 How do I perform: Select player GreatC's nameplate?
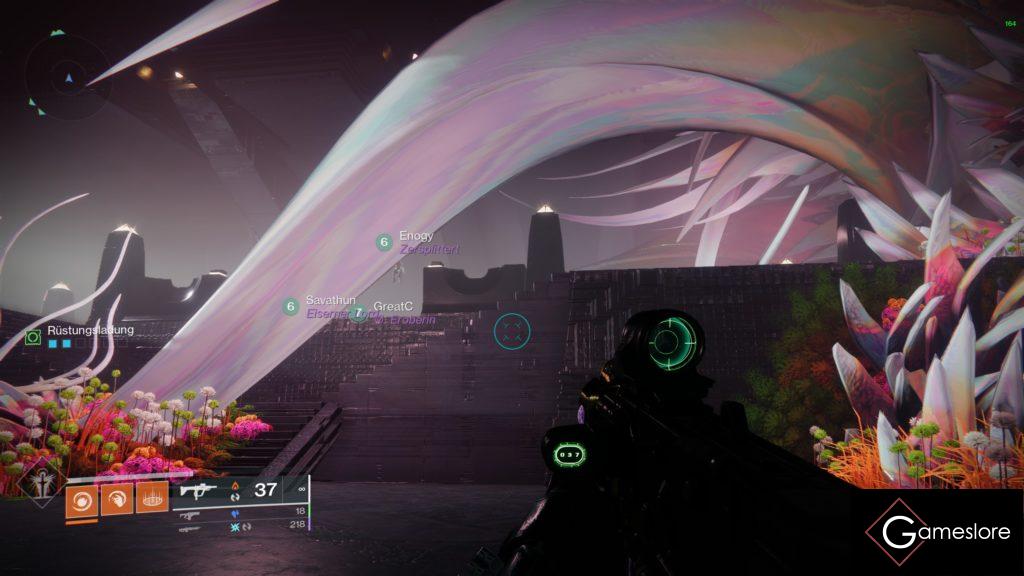coord(393,306)
